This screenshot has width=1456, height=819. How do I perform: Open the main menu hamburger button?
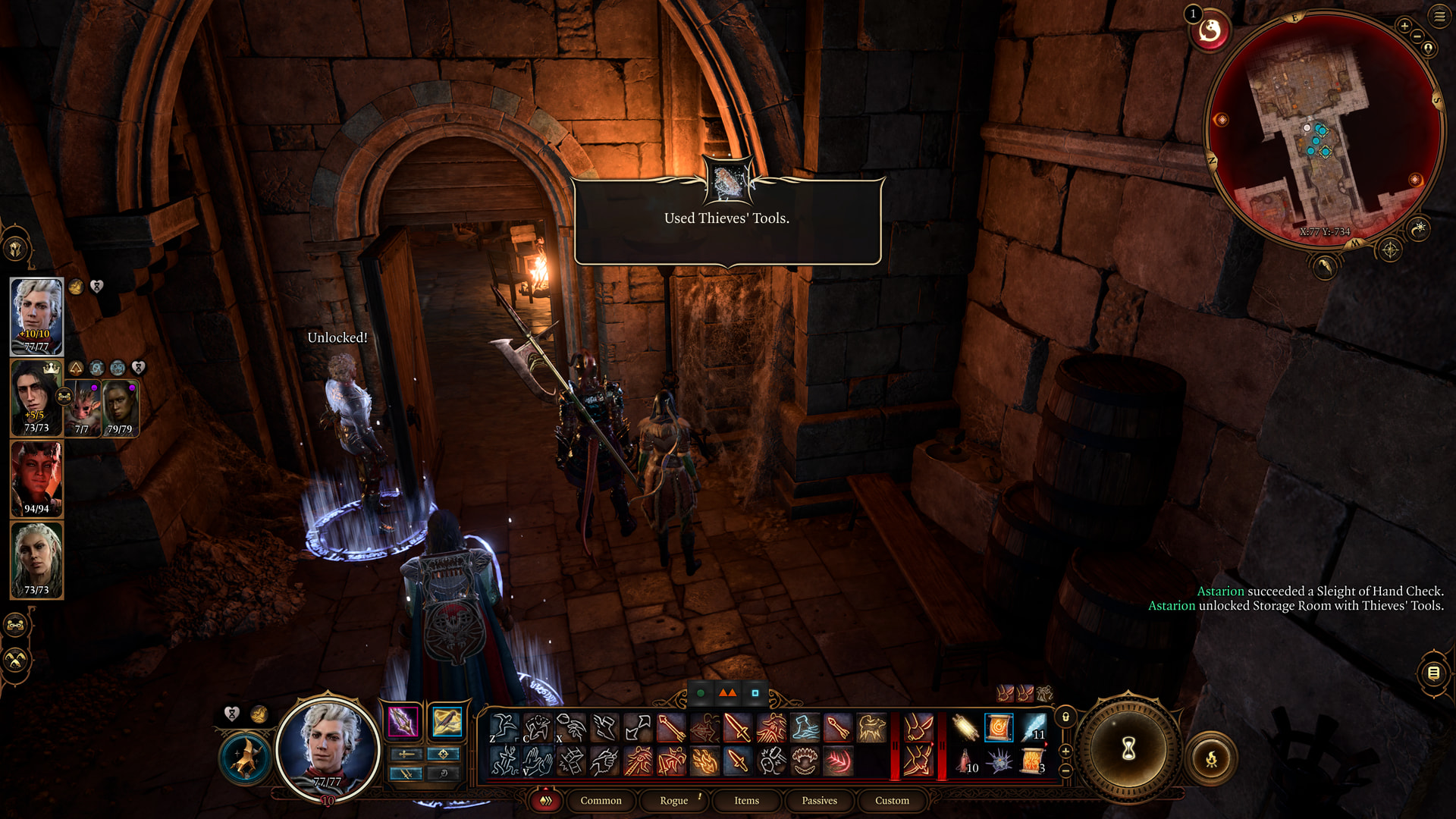click(x=1439, y=16)
